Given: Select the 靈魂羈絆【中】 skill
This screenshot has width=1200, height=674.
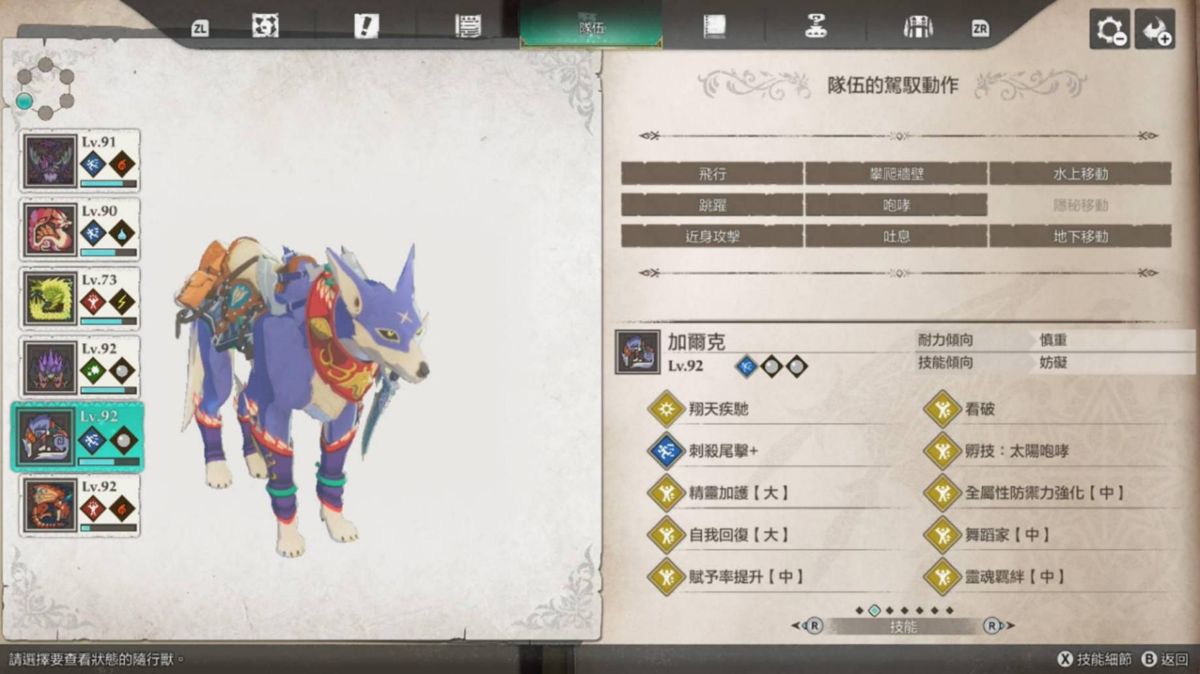Looking at the screenshot, I should pos(1015,577).
